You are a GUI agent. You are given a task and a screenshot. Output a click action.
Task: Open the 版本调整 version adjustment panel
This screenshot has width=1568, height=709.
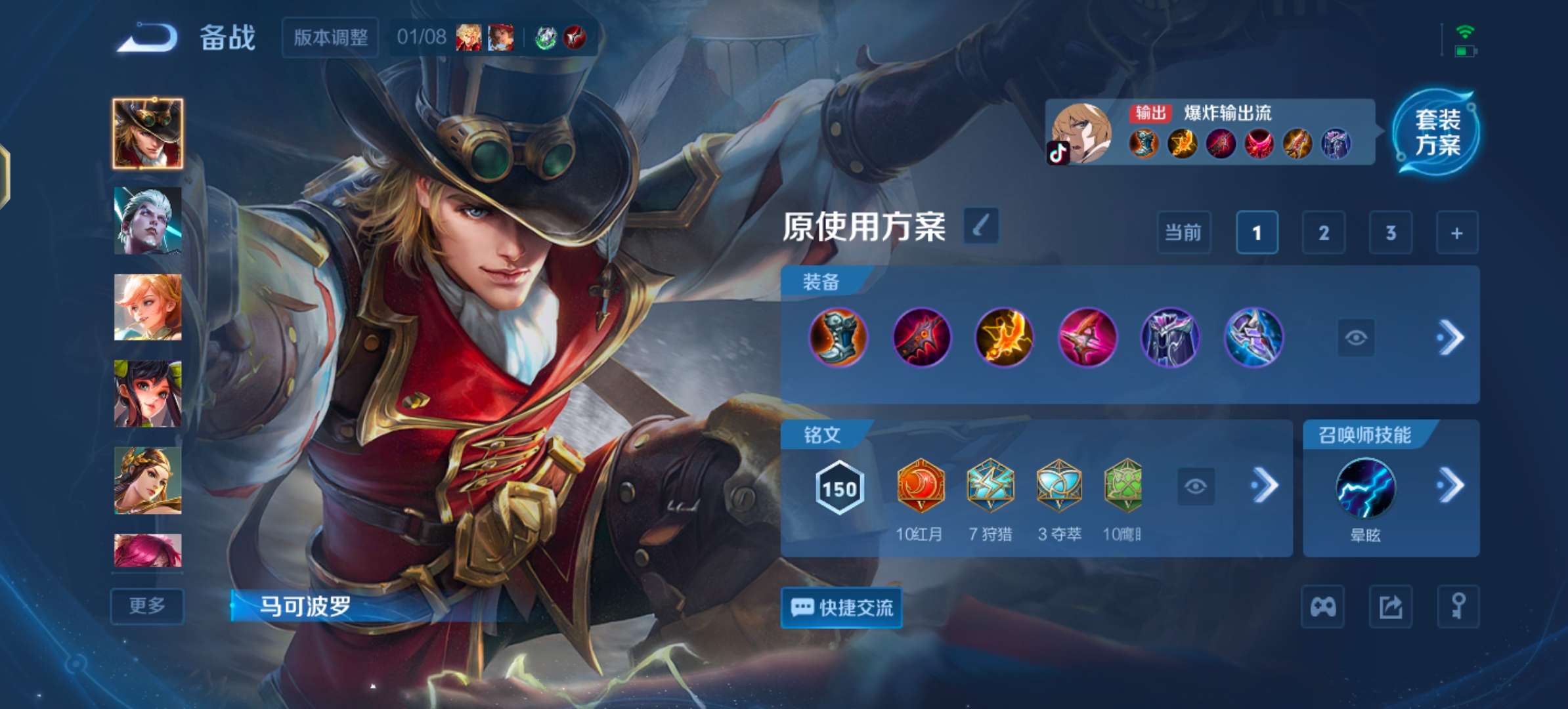330,37
